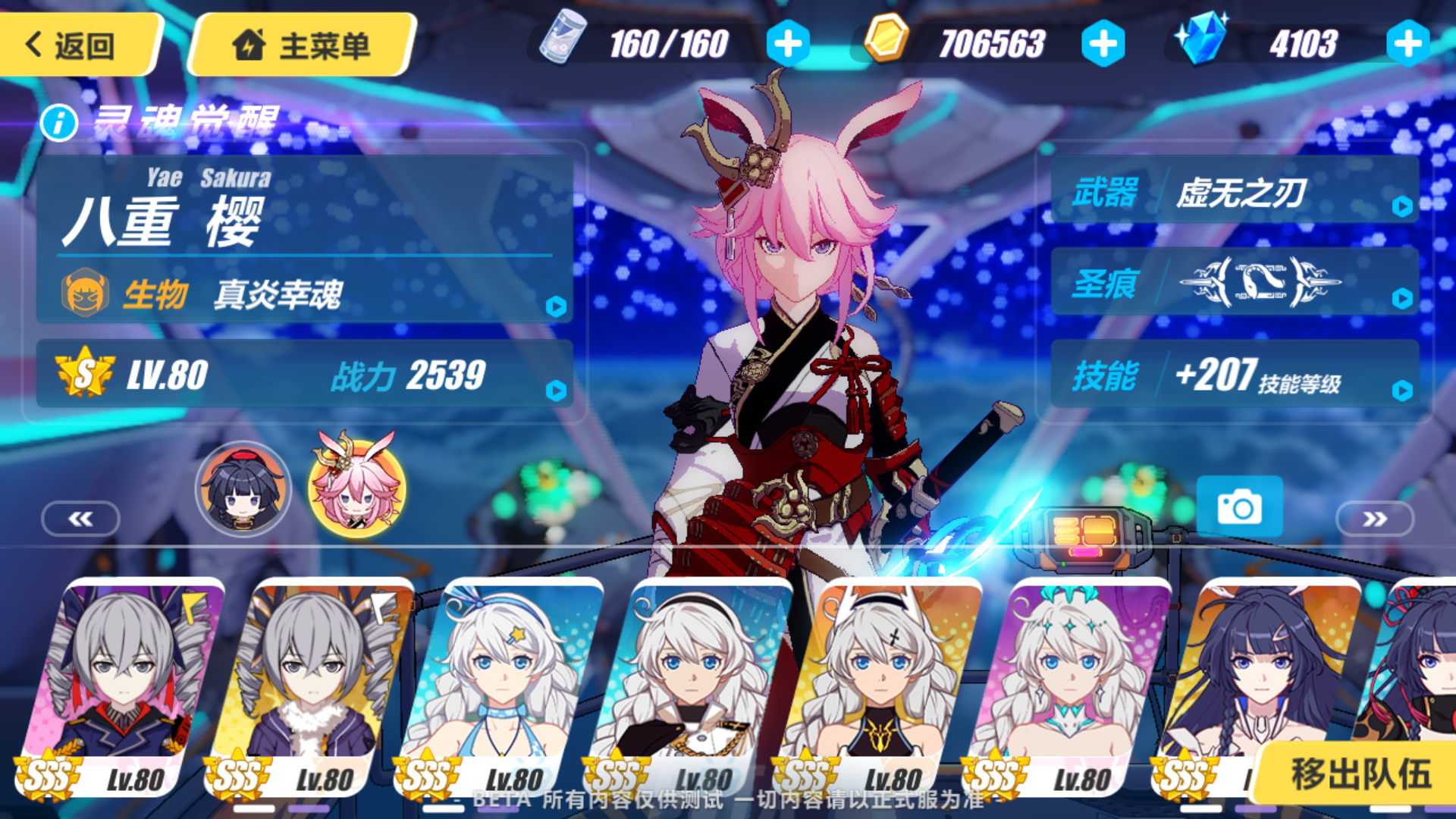Remove from team with 移出队伍

(x=1360, y=773)
